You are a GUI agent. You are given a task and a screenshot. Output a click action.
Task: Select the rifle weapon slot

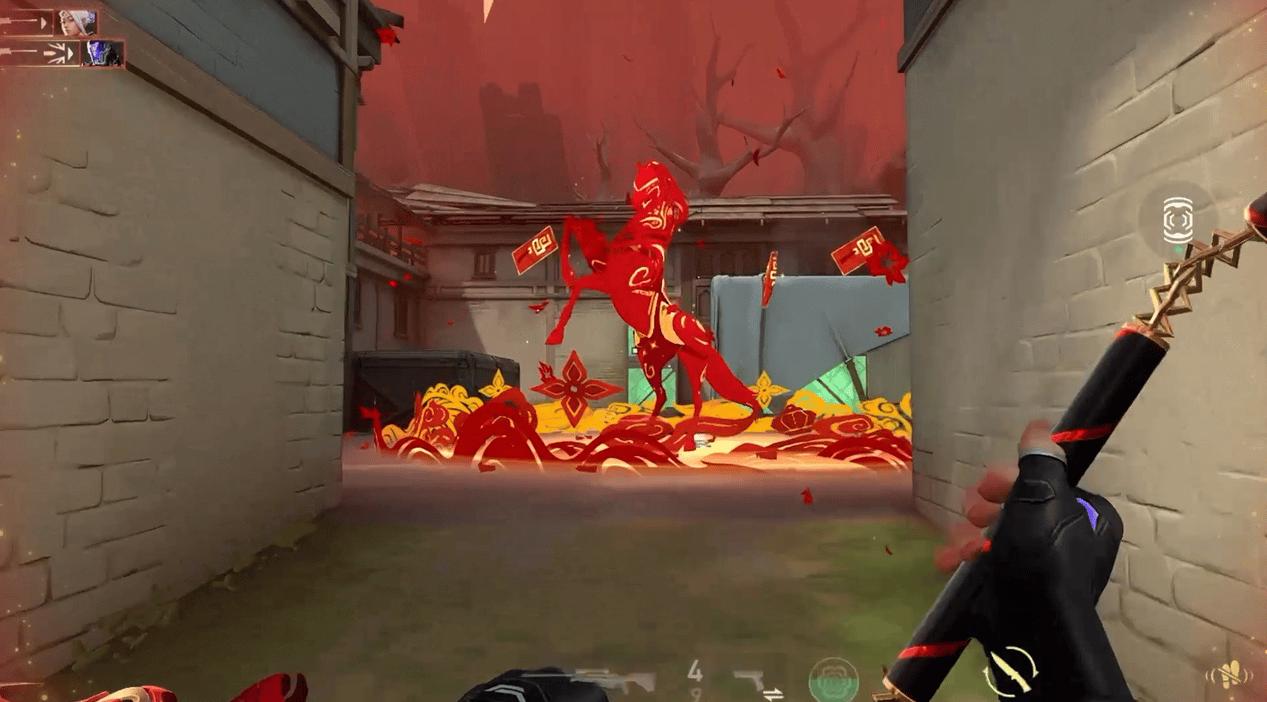click(x=612, y=681)
